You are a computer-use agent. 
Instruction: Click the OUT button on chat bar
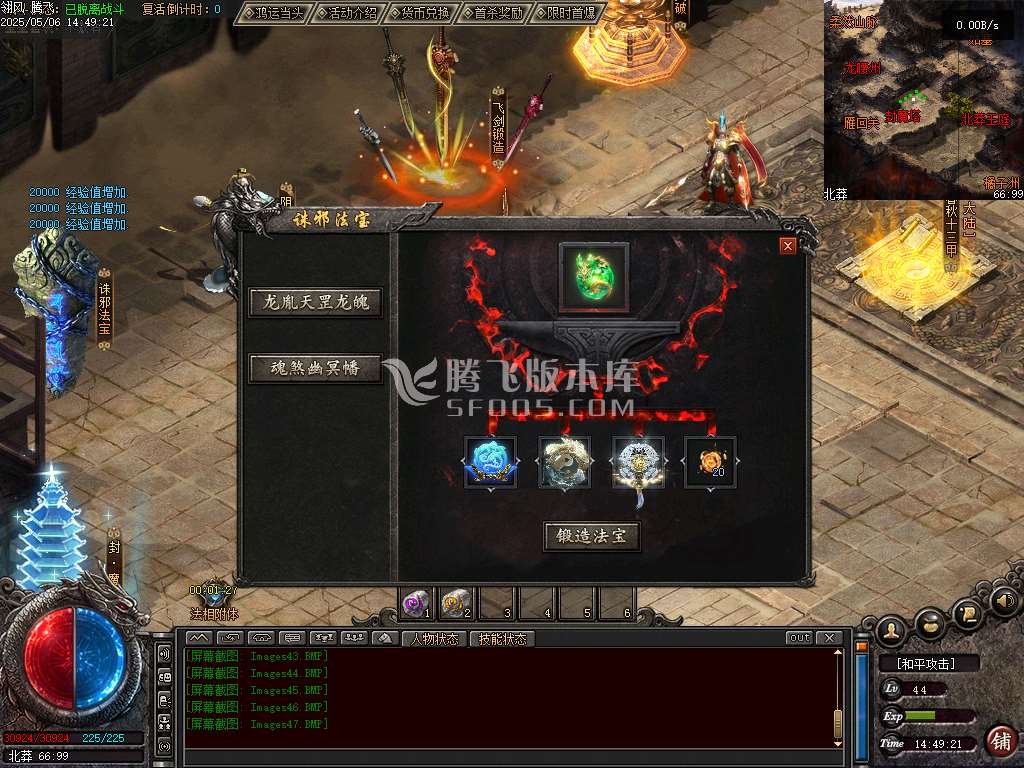tap(799, 638)
